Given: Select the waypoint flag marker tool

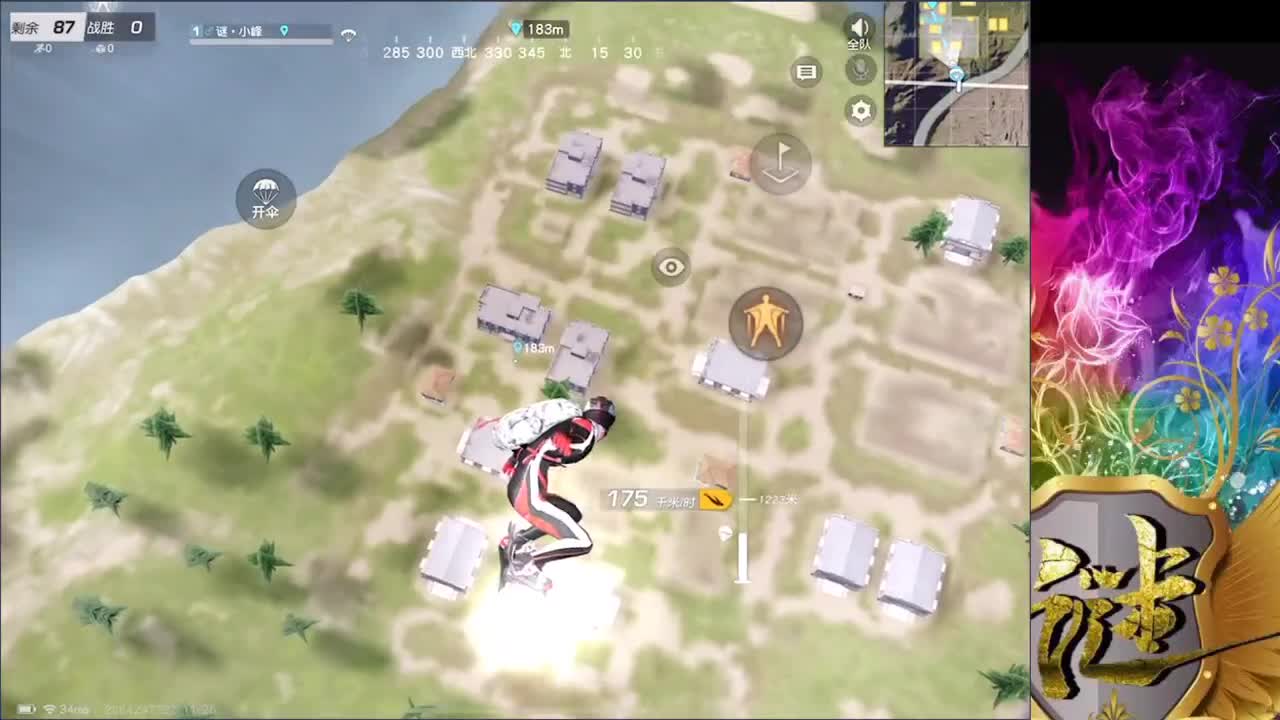Looking at the screenshot, I should coord(779,165).
